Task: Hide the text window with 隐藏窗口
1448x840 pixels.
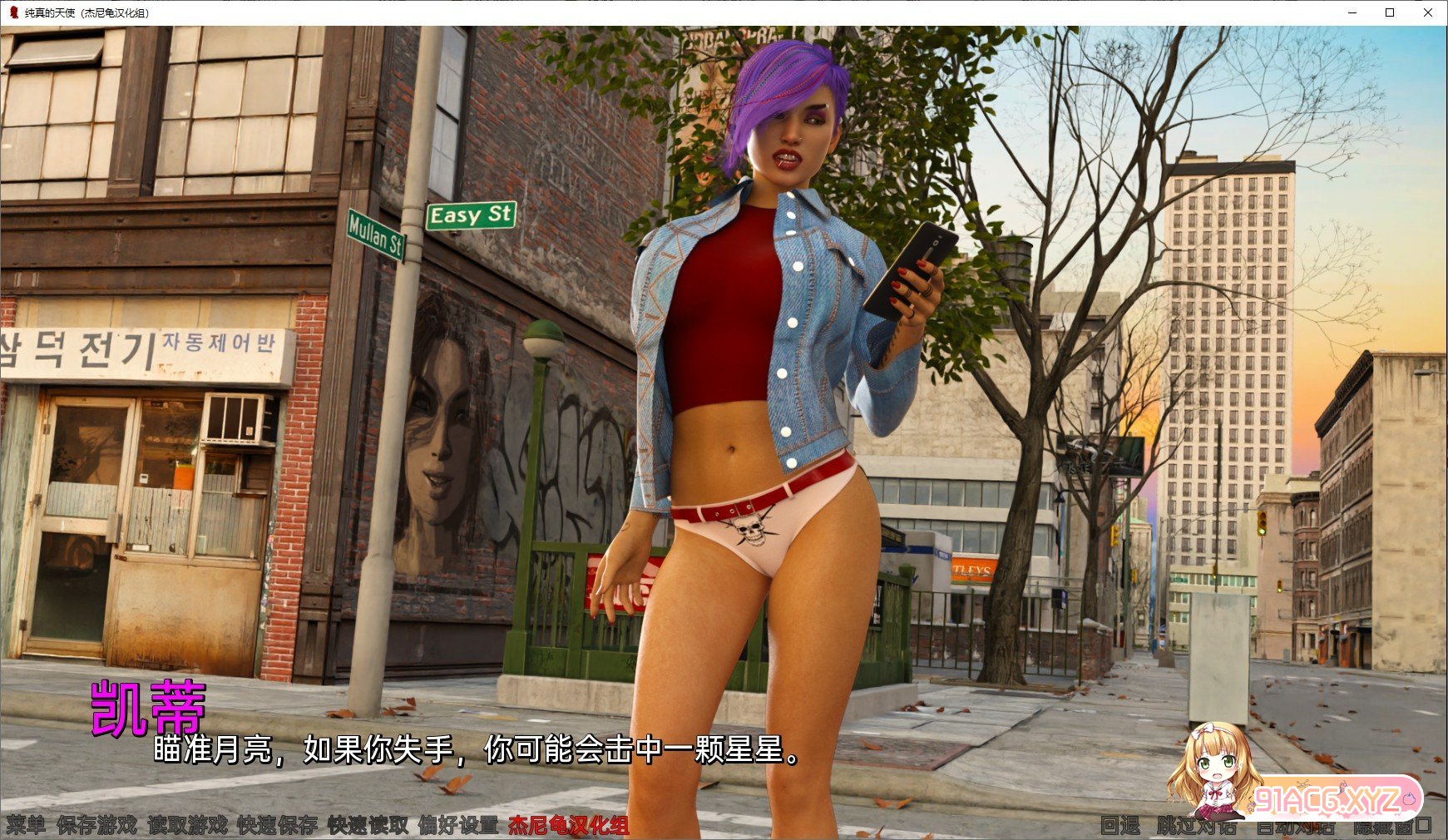Action: tap(1392, 826)
